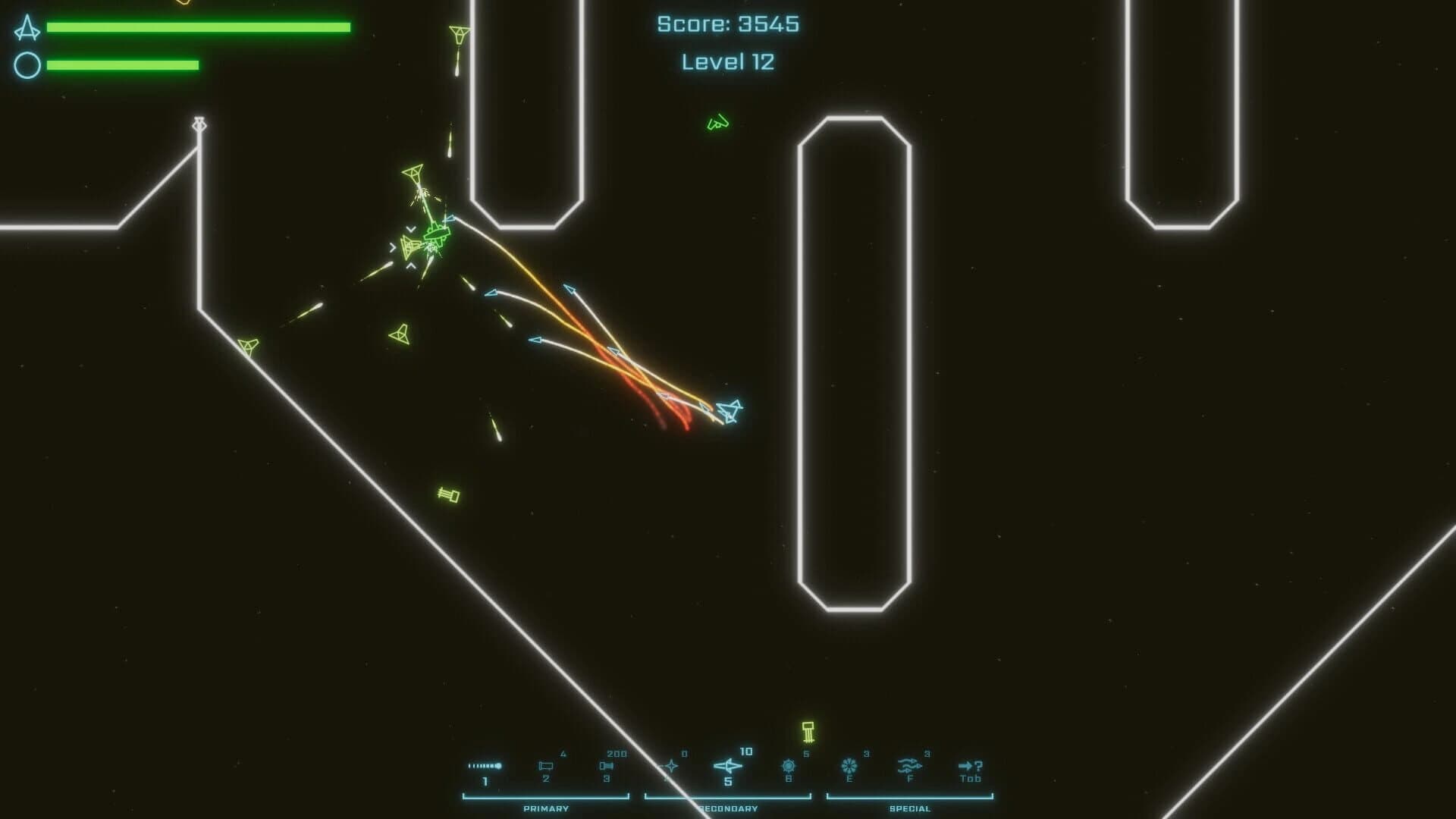Click the circle shield icon under the ship icon
The width and height of the screenshot is (1456, 819).
tap(27, 65)
